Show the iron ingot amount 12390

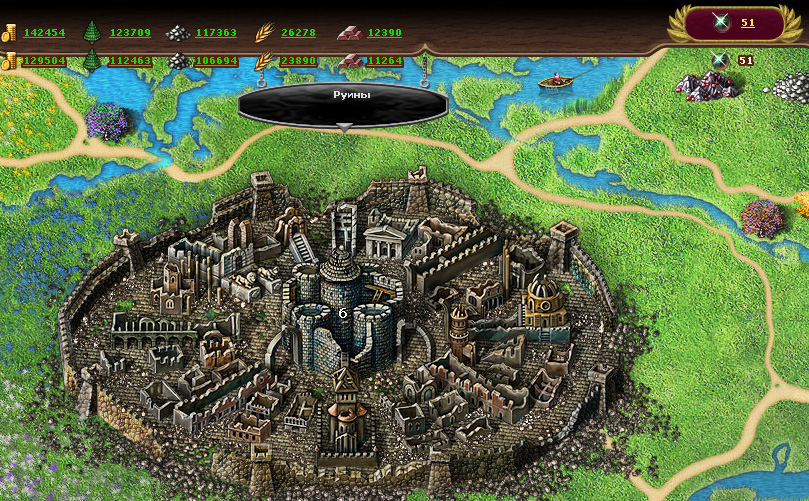tap(384, 33)
